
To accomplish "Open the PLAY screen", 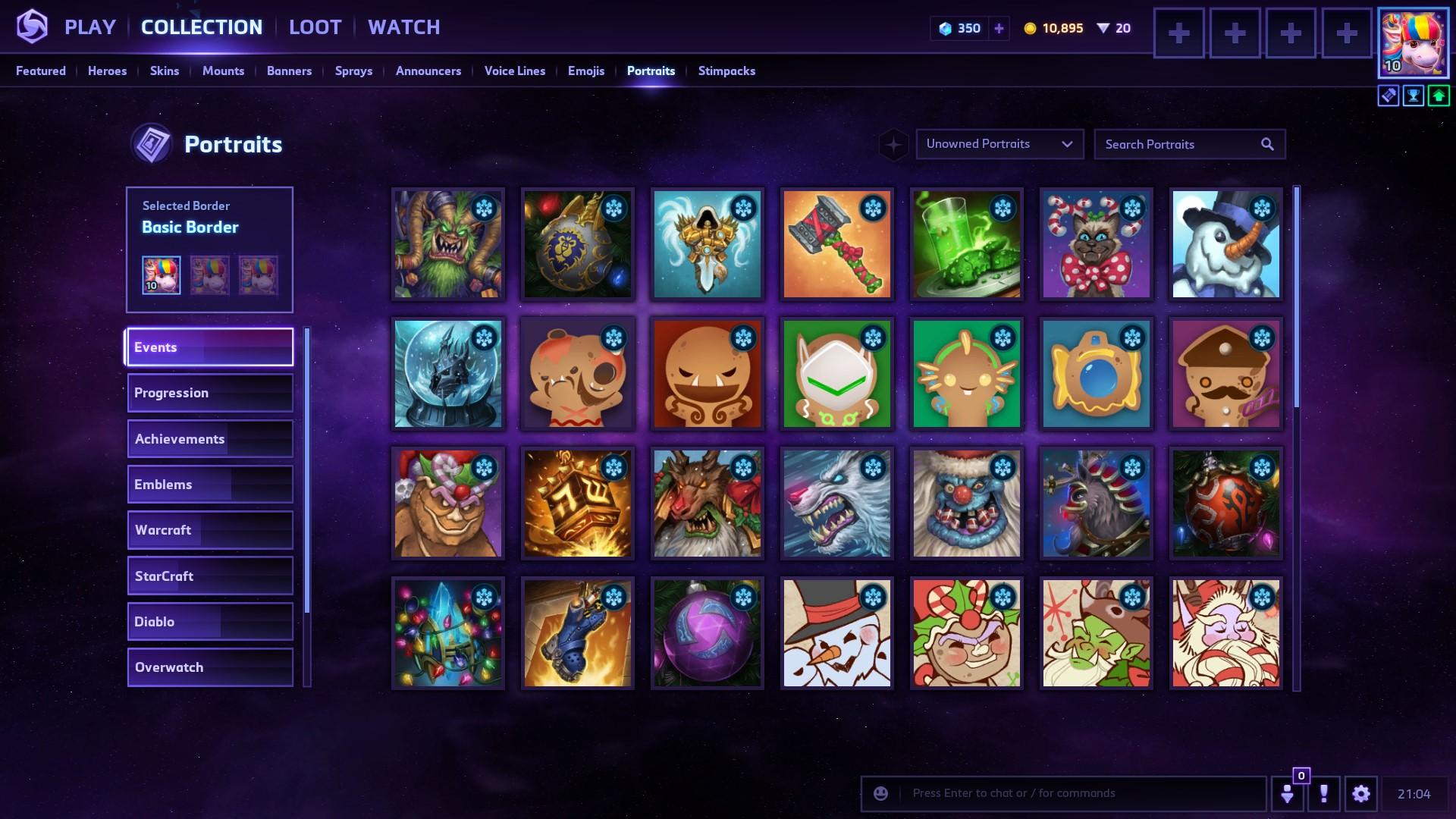I will pyautogui.click(x=89, y=27).
